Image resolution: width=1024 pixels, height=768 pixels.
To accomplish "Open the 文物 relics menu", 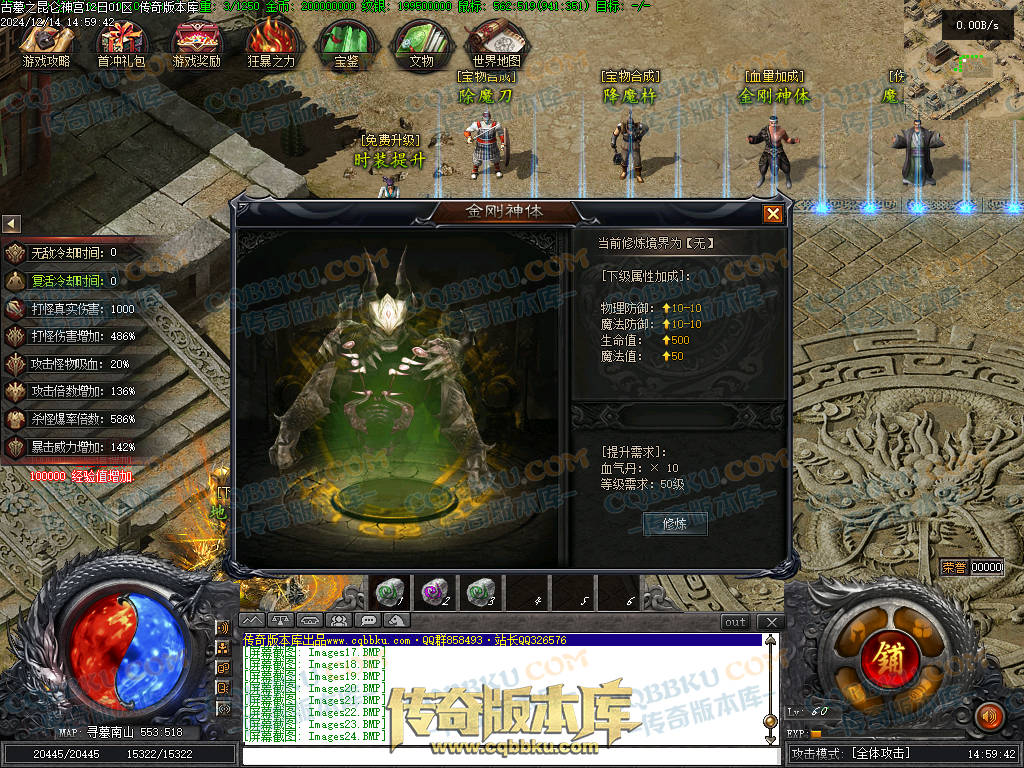I will 422,42.
